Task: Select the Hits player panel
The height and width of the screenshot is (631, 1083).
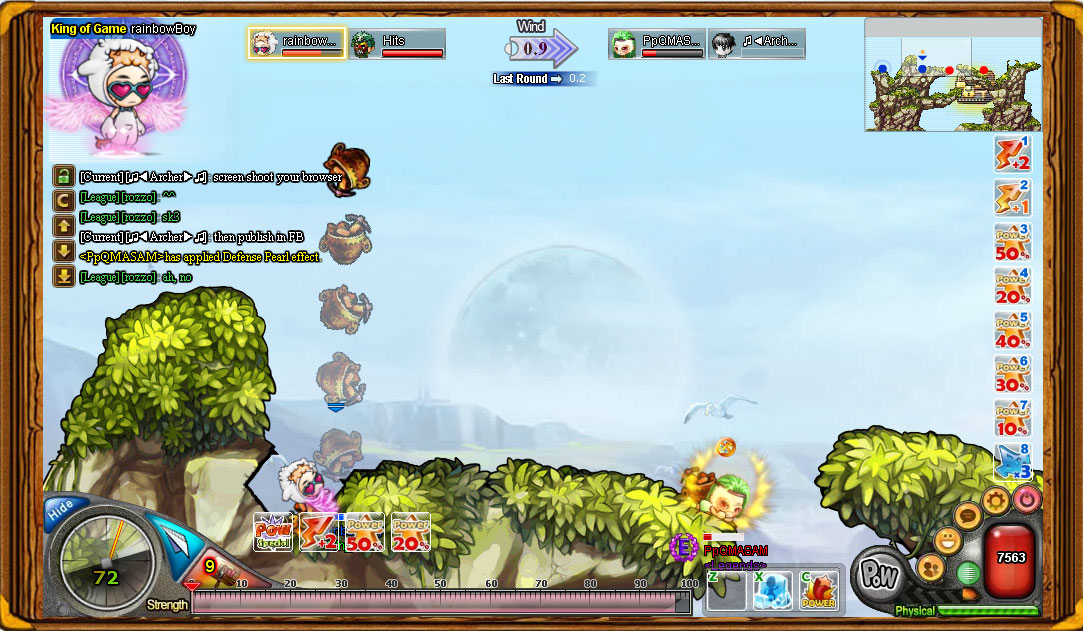Action: (397, 44)
